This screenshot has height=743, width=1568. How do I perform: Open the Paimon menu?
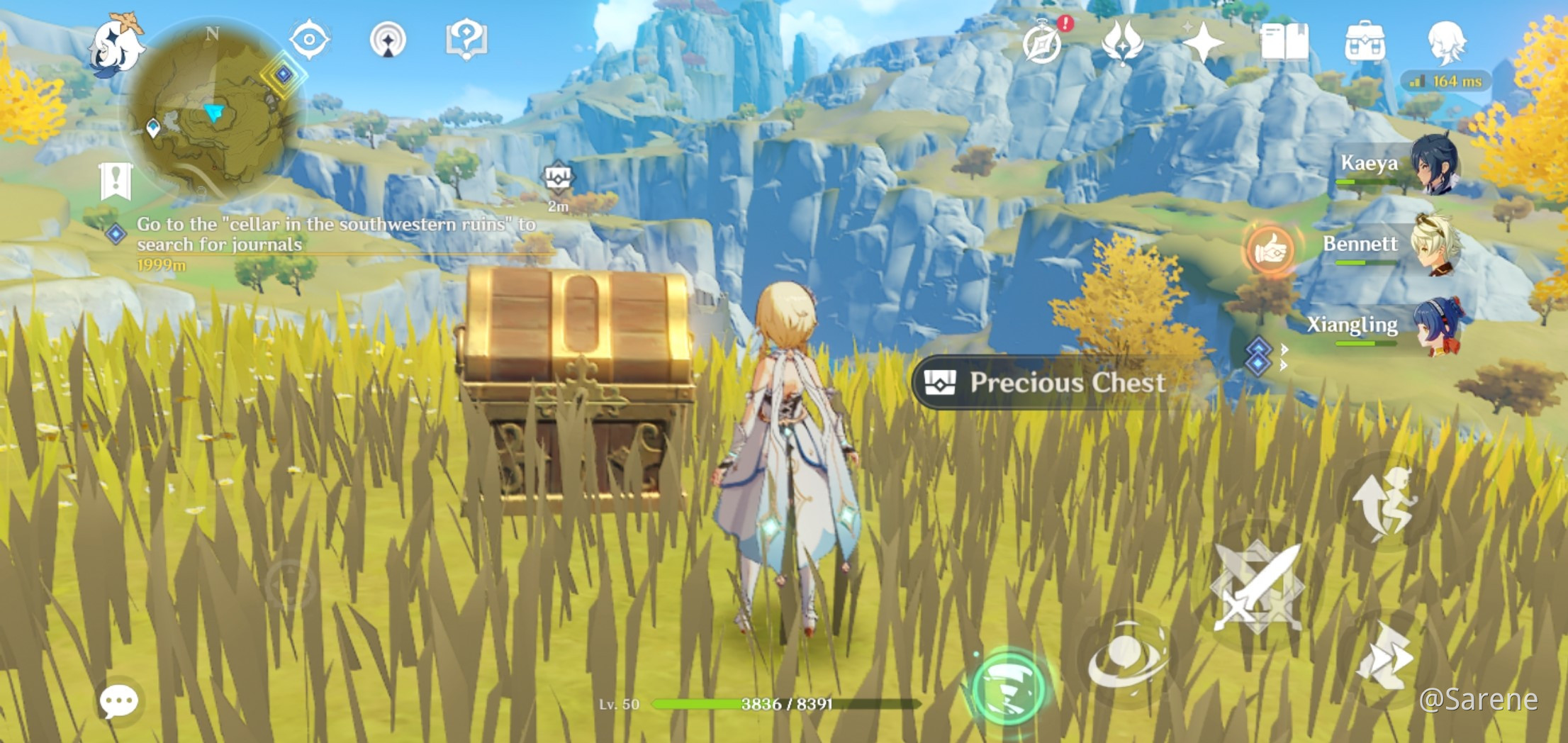click(x=118, y=43)
